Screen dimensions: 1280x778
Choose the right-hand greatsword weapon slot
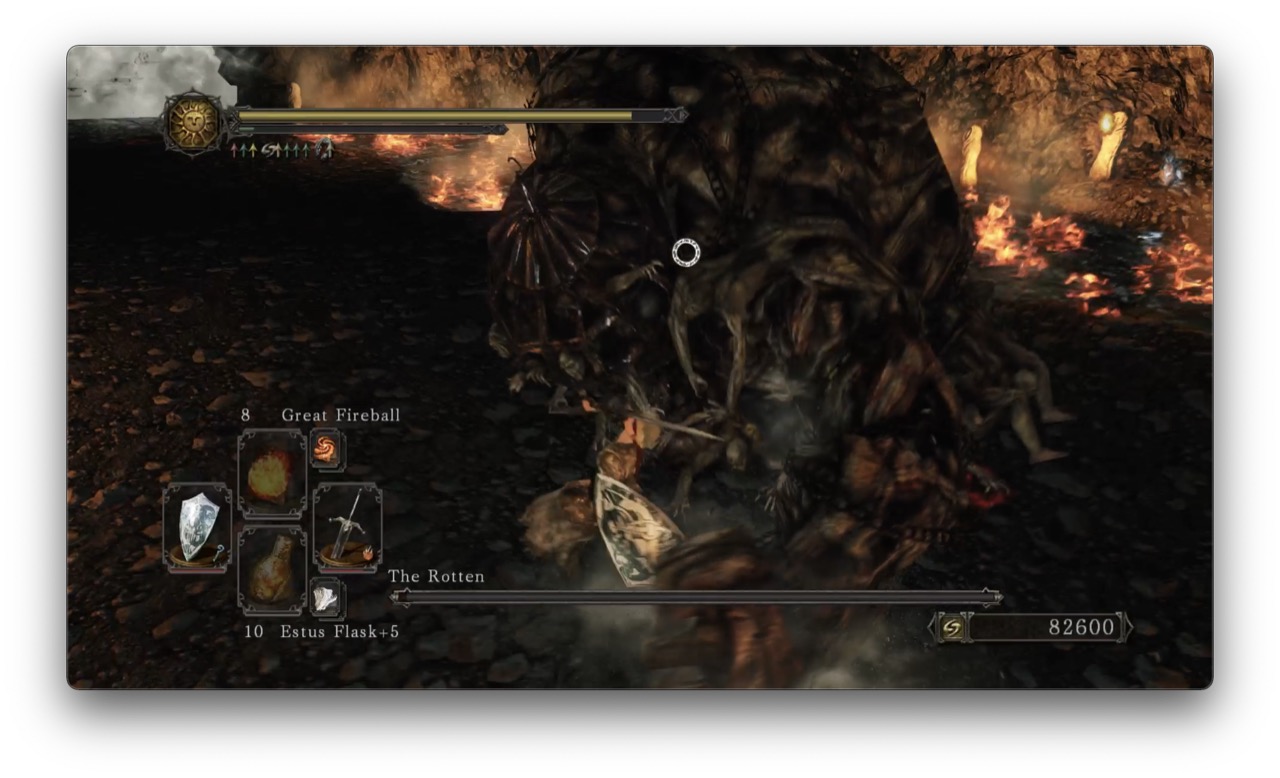coord(347,527)
